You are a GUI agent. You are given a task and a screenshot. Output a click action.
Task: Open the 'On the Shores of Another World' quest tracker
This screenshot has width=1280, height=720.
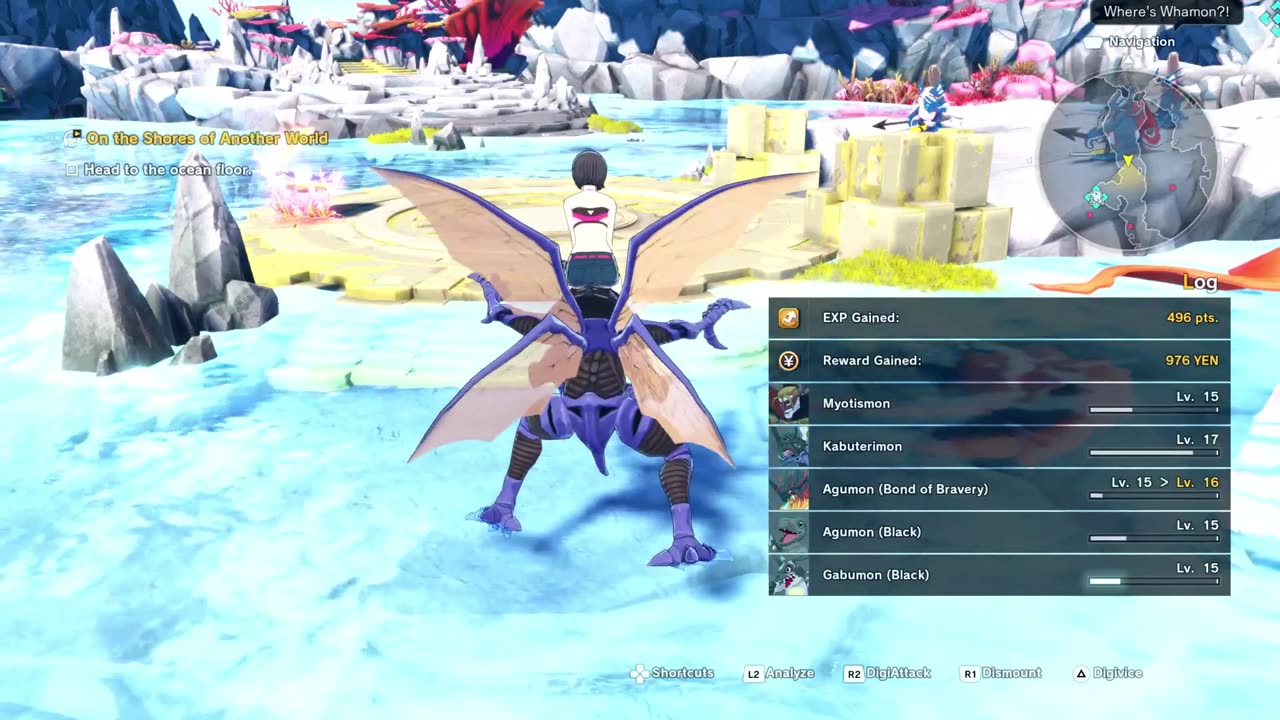pyautogui.click(x=206, y=139)
